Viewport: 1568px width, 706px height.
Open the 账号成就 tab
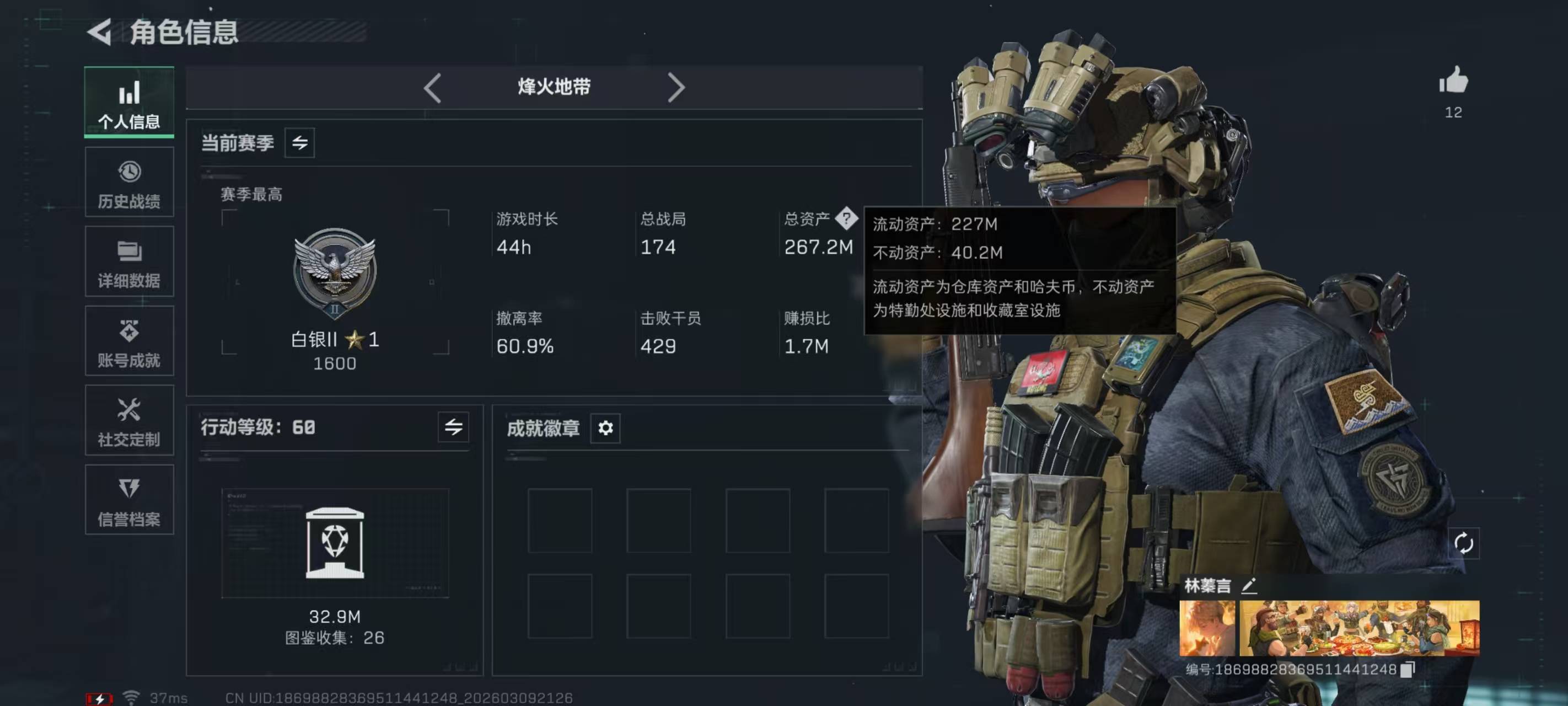(129, 341)
